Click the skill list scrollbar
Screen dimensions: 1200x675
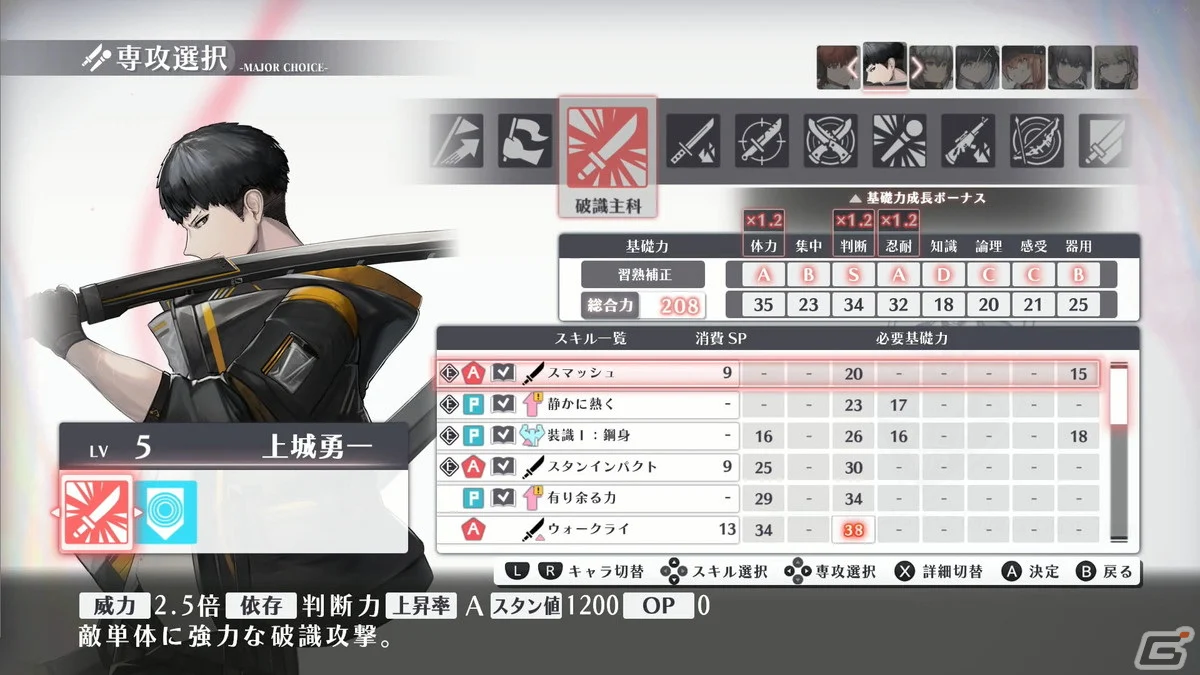[1119, 450]
